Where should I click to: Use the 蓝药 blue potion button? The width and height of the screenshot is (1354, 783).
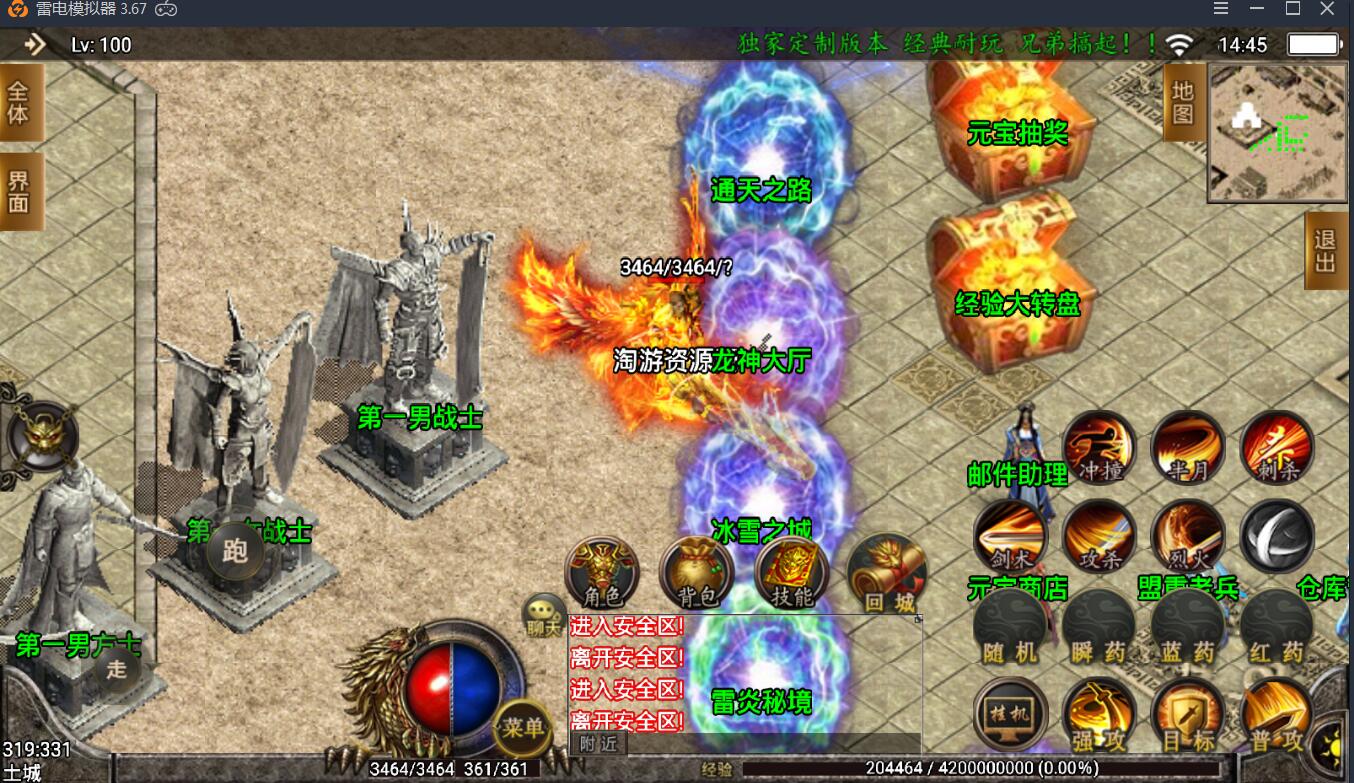(x=1188, y=627)
